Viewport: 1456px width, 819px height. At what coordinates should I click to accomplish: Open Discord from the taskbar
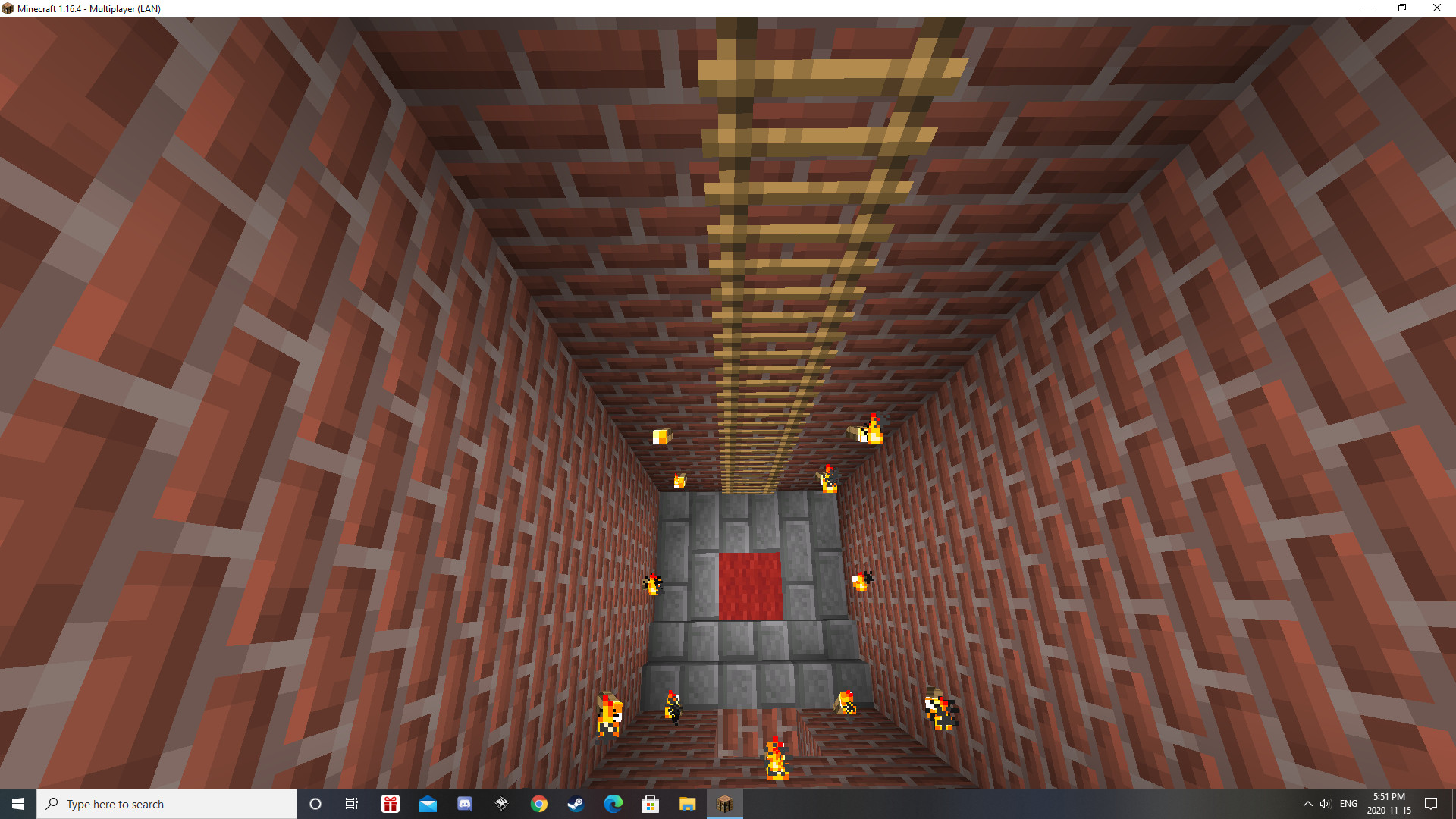click(x=465, y=803)
